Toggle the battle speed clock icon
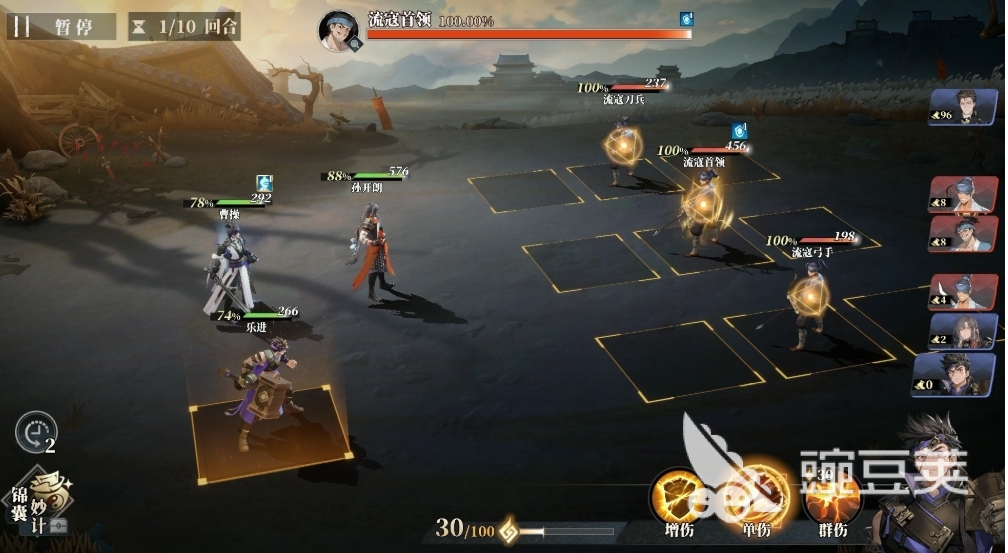Image resolution: width=1008 pixels, height=553 pixels. pyautogui.click(x=35, y=433)
